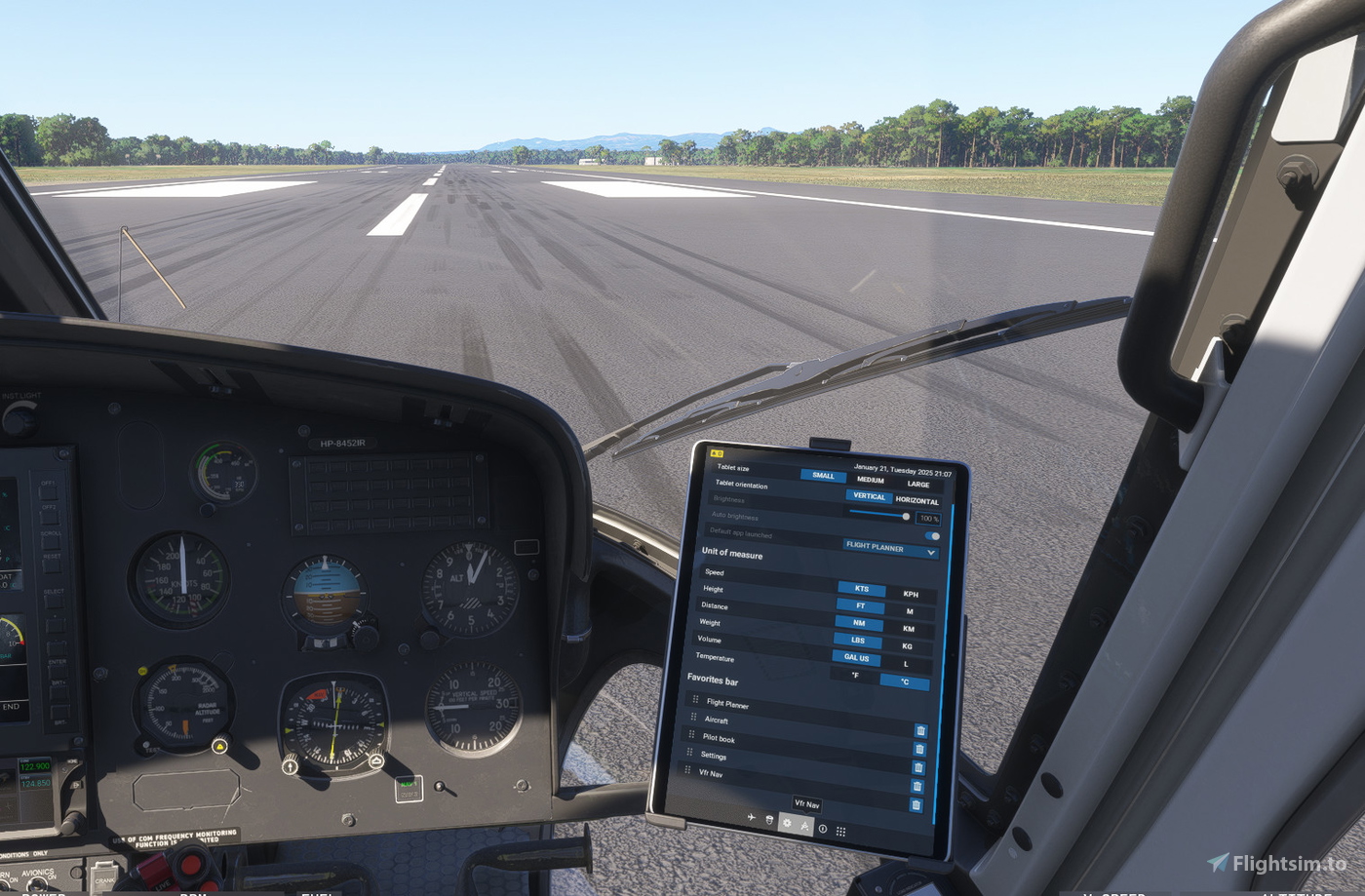Click the yellow warning badge on the tablet
The image size is (1365, 896).
tap(717, 452)
